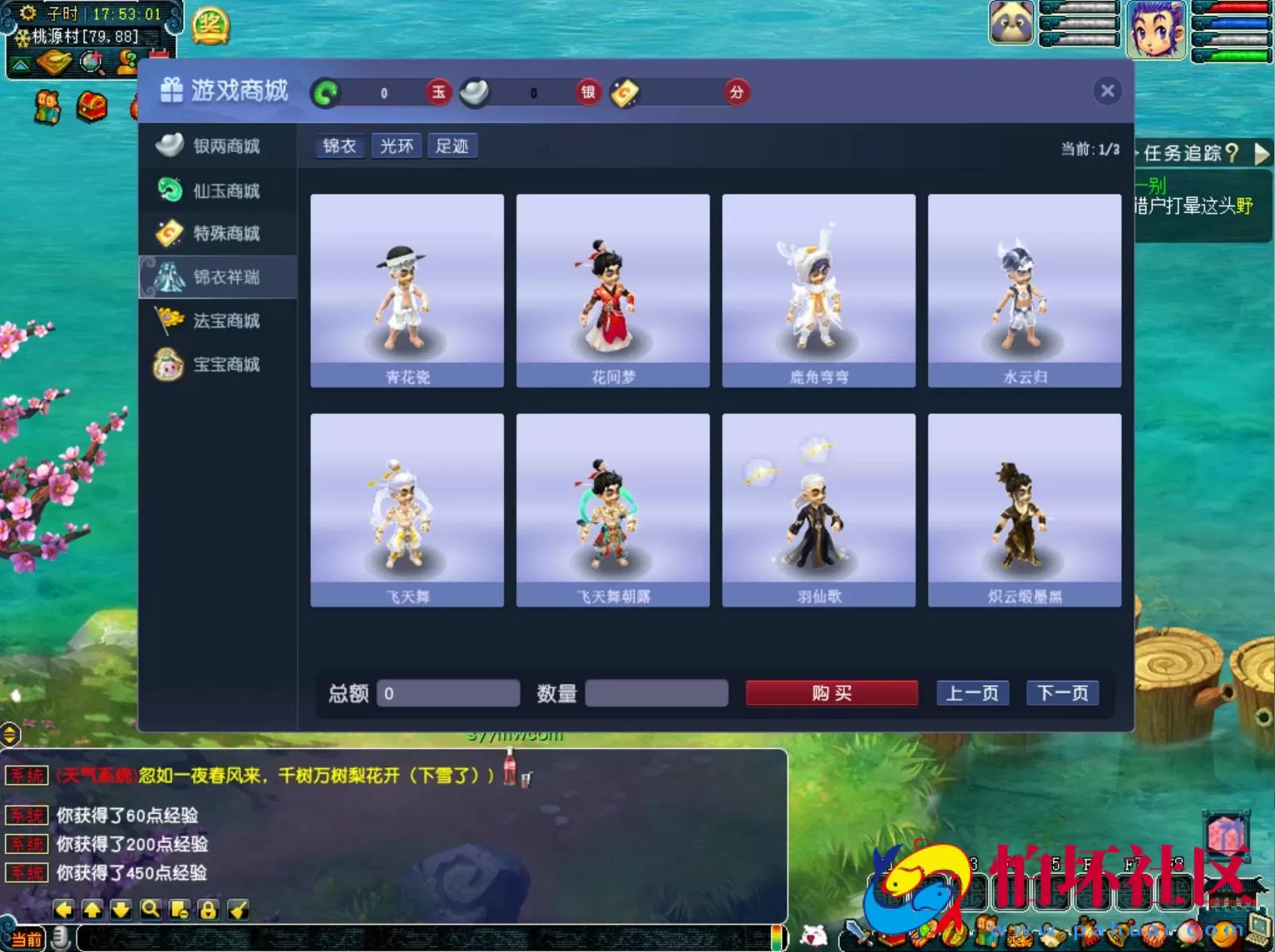Collapse chat with the page-minus icon
This screenshot has width=1275, height=952.
pos(179,910)
